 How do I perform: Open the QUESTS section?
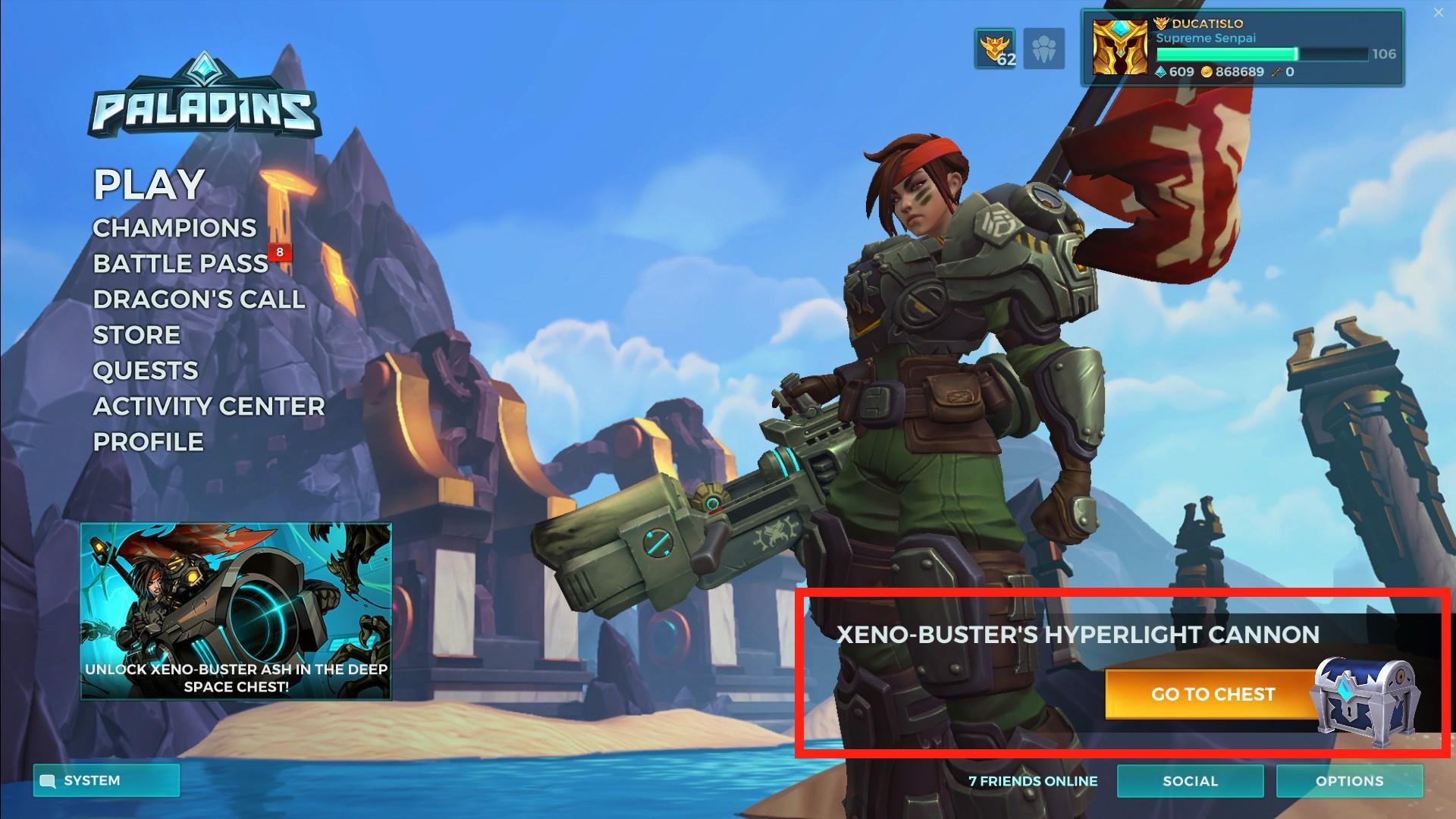pyautogui.click(x=144, y=371)
